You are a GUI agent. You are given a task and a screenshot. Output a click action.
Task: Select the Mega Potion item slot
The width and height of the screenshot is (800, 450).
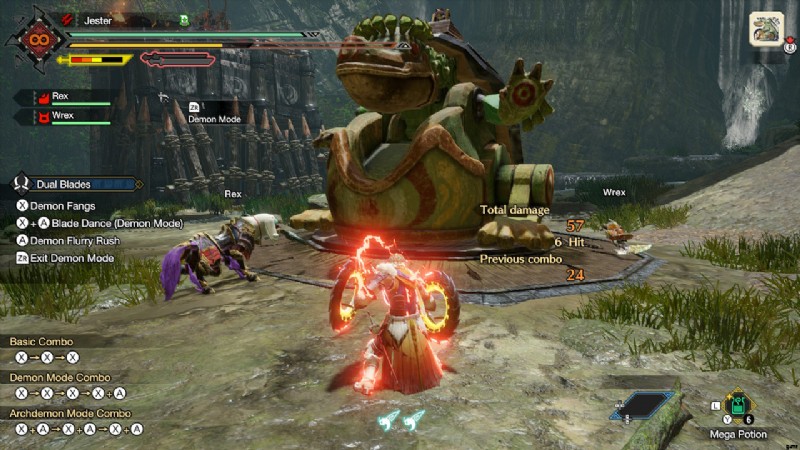pyautogui.click(x=739, y=406)
